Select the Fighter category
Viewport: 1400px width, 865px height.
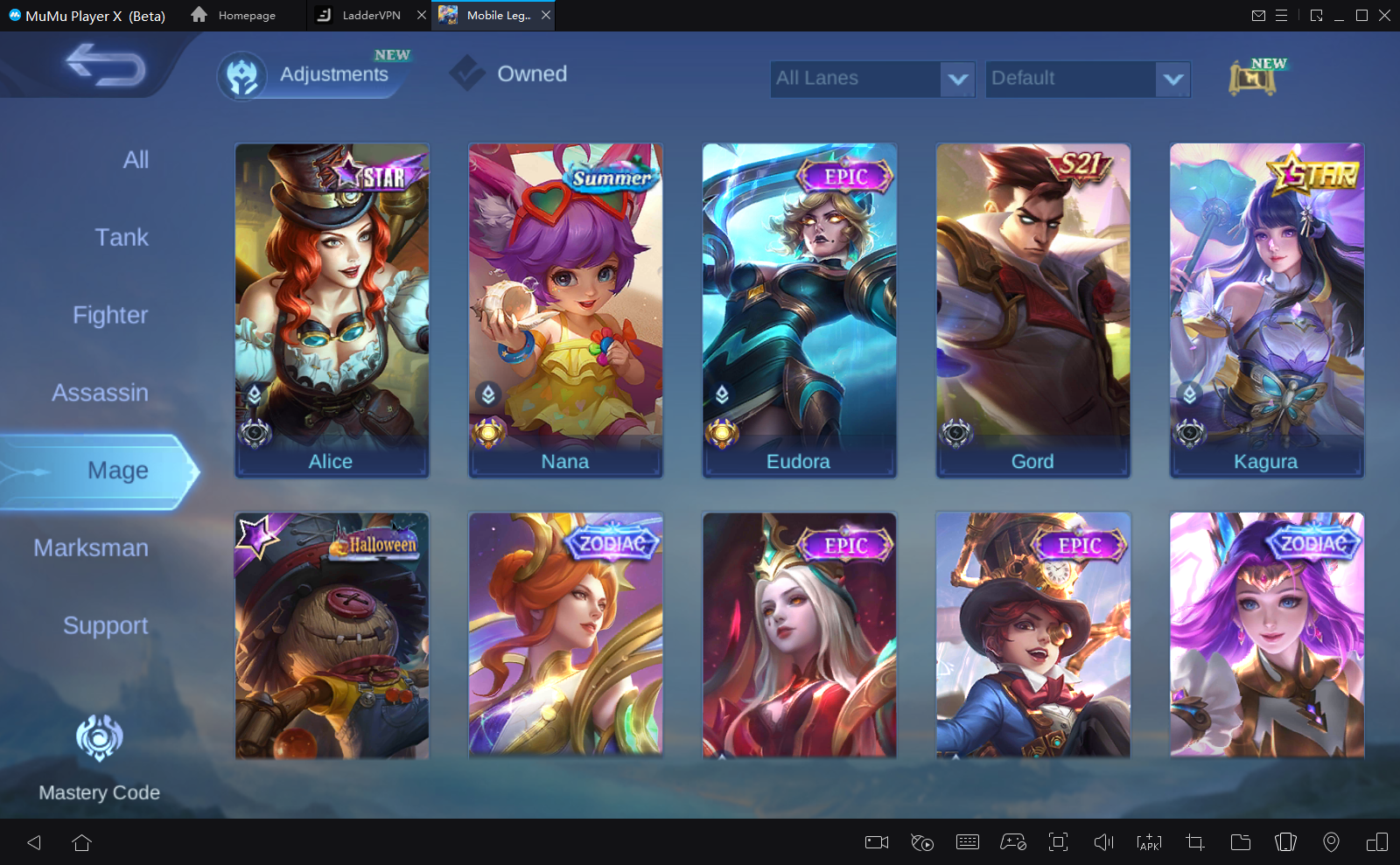[110, 315]
